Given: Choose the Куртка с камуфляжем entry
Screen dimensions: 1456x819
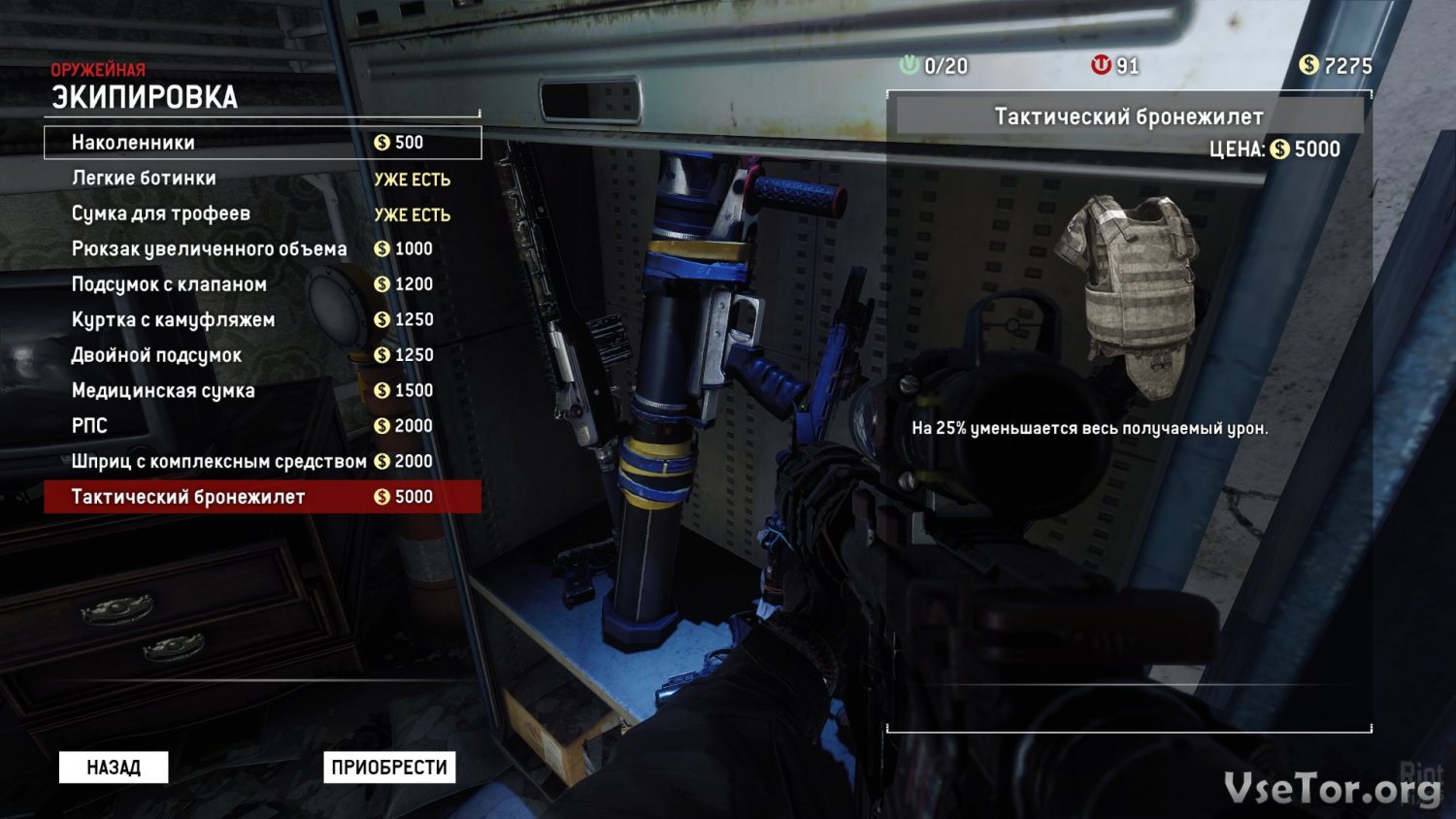Looking at the screenshot, I should pyautogui.click(x=262, y=320).
